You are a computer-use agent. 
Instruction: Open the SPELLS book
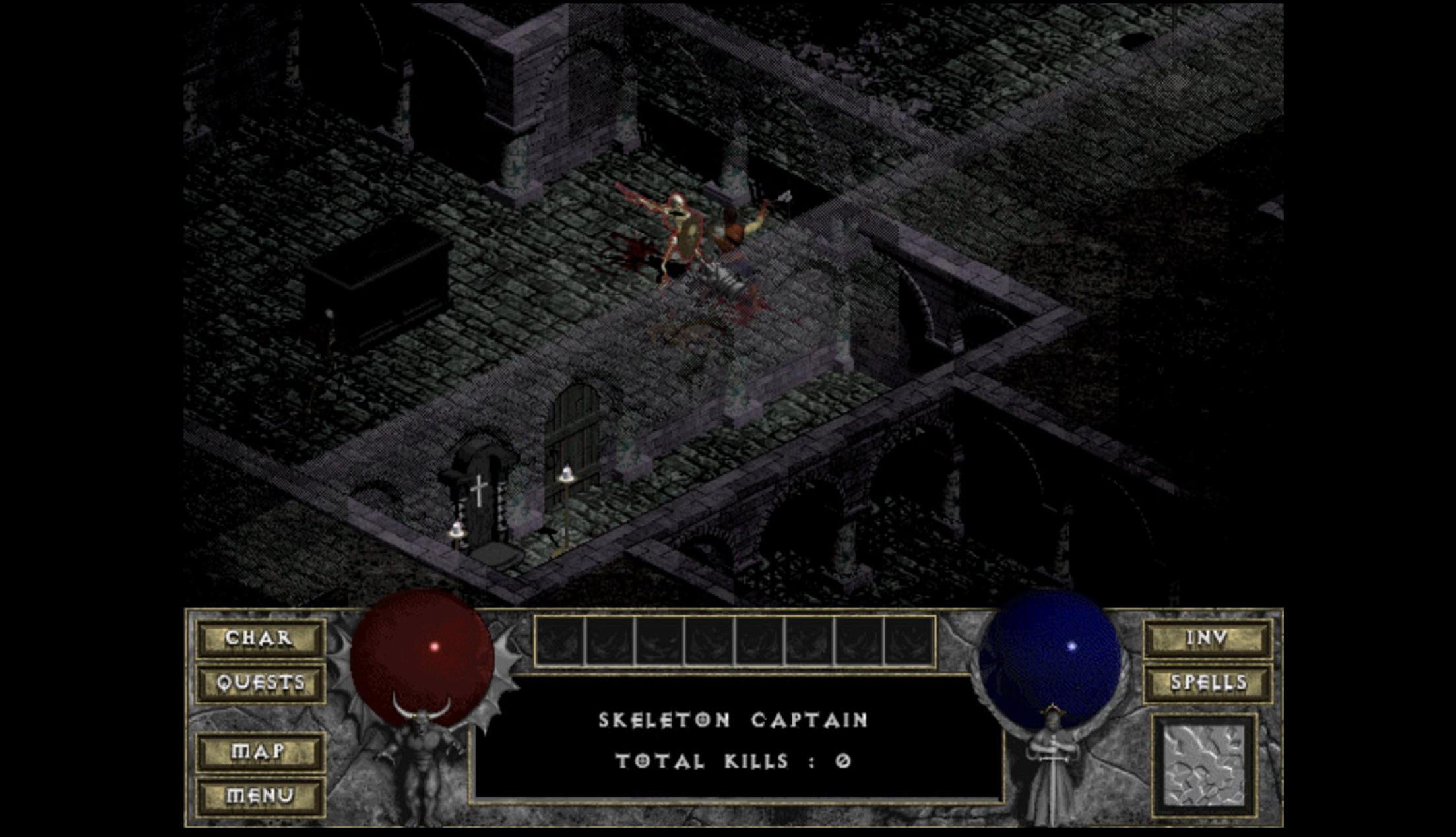coord(1207,683)
